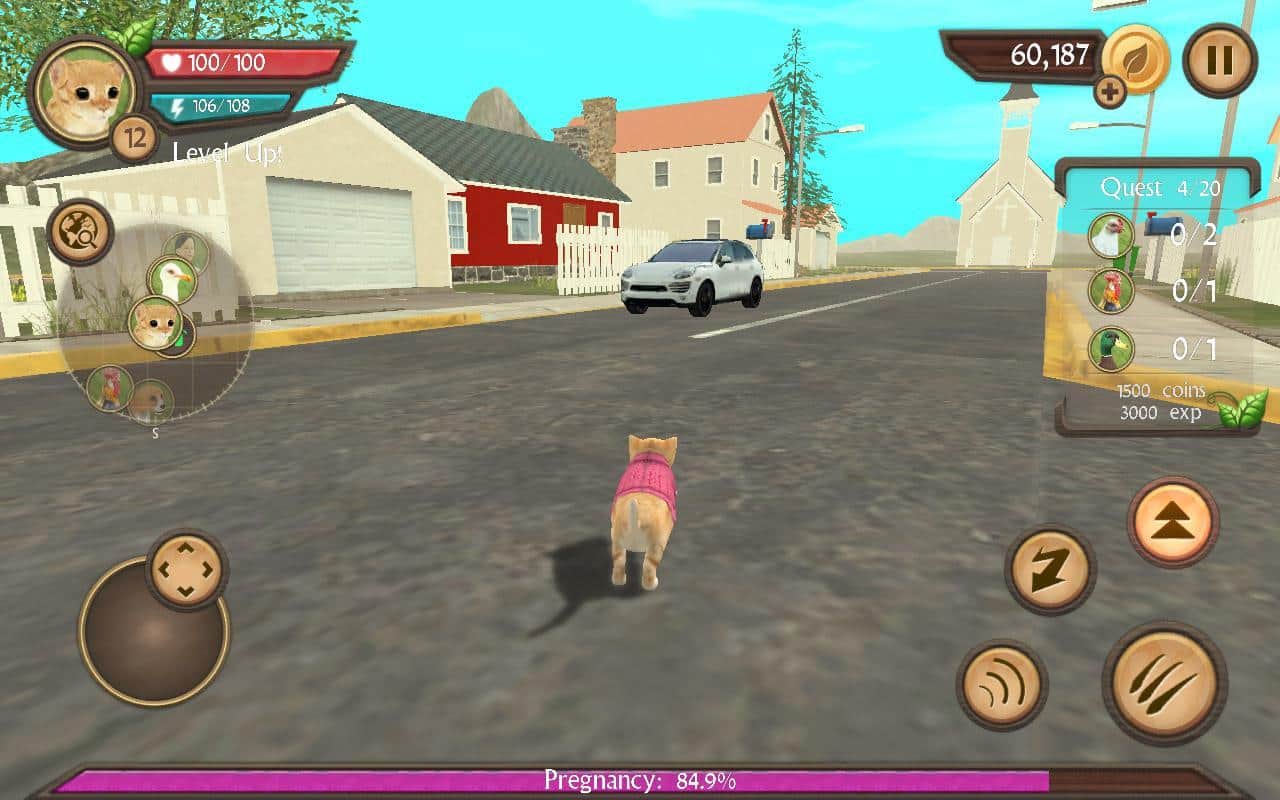Use the lightning dash sprint button
Viewport: 1280px width, 800px height.
(x=1050, y=570)
